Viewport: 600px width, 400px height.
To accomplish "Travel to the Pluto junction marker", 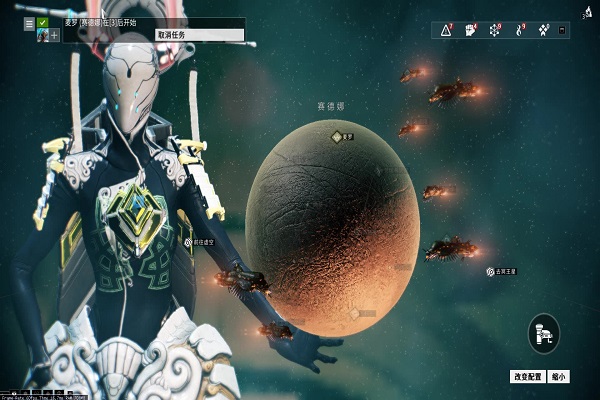I will [x=491, y=270].
